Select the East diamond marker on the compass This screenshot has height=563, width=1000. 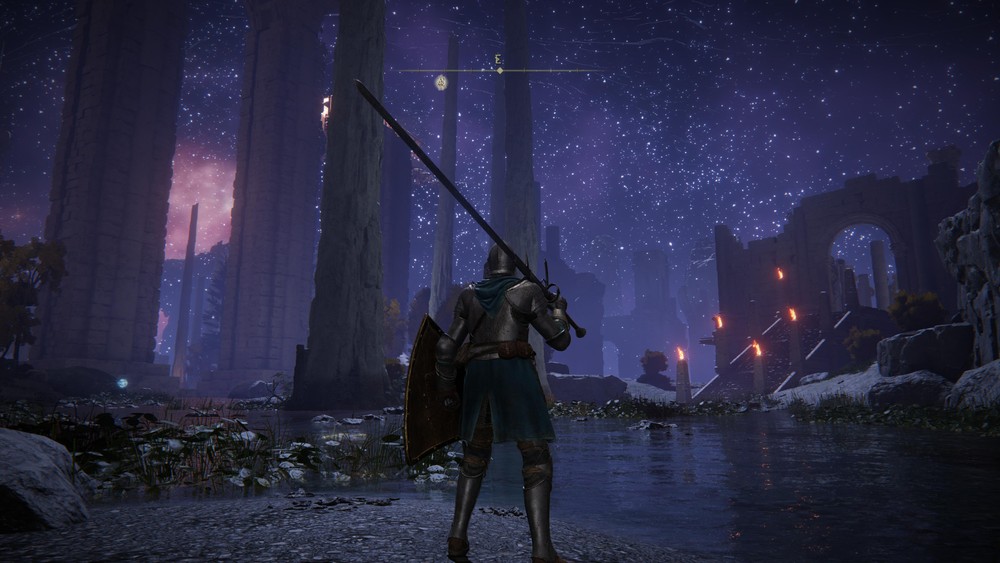[499, 70]
